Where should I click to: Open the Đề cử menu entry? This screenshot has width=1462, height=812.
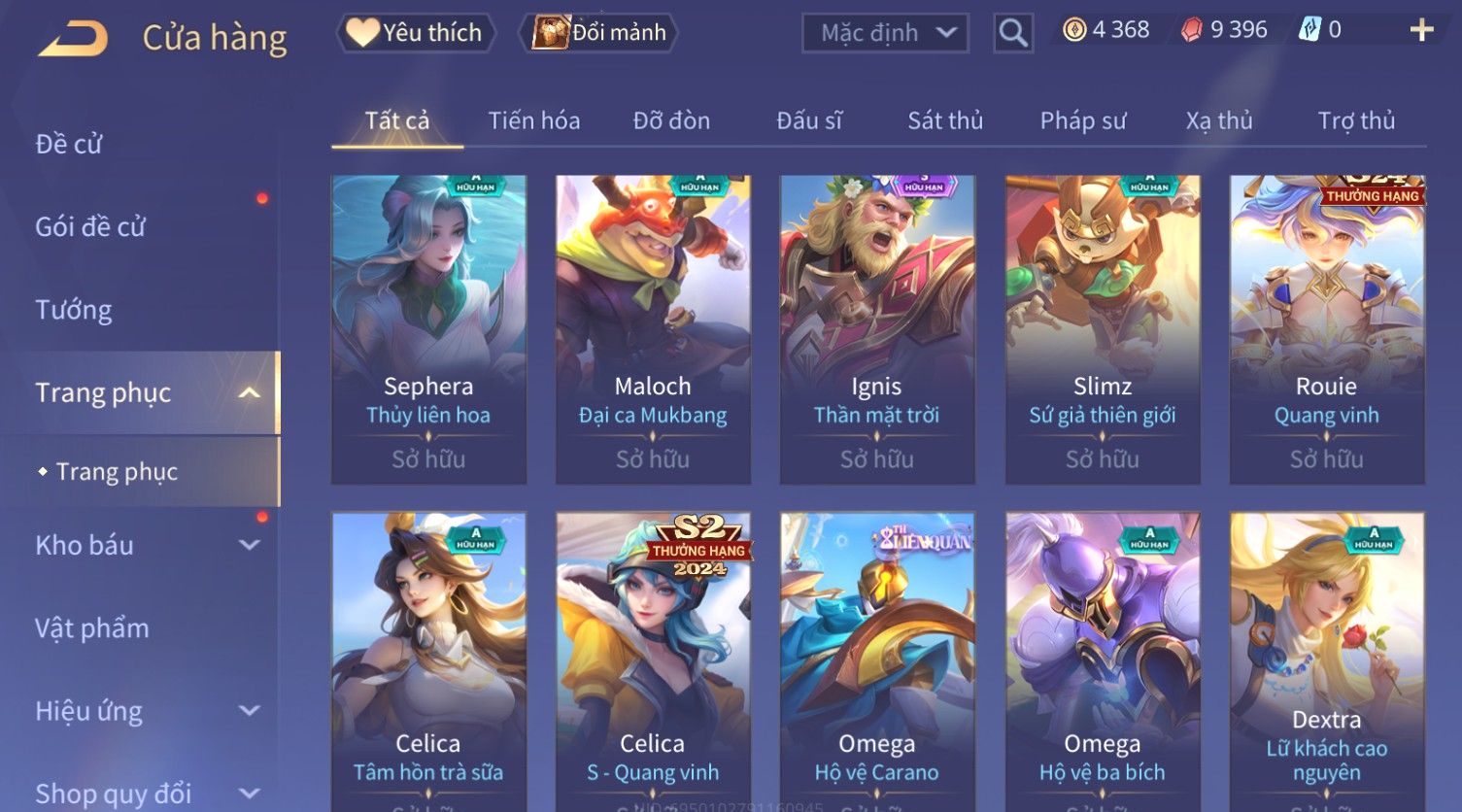pos(69,144)
